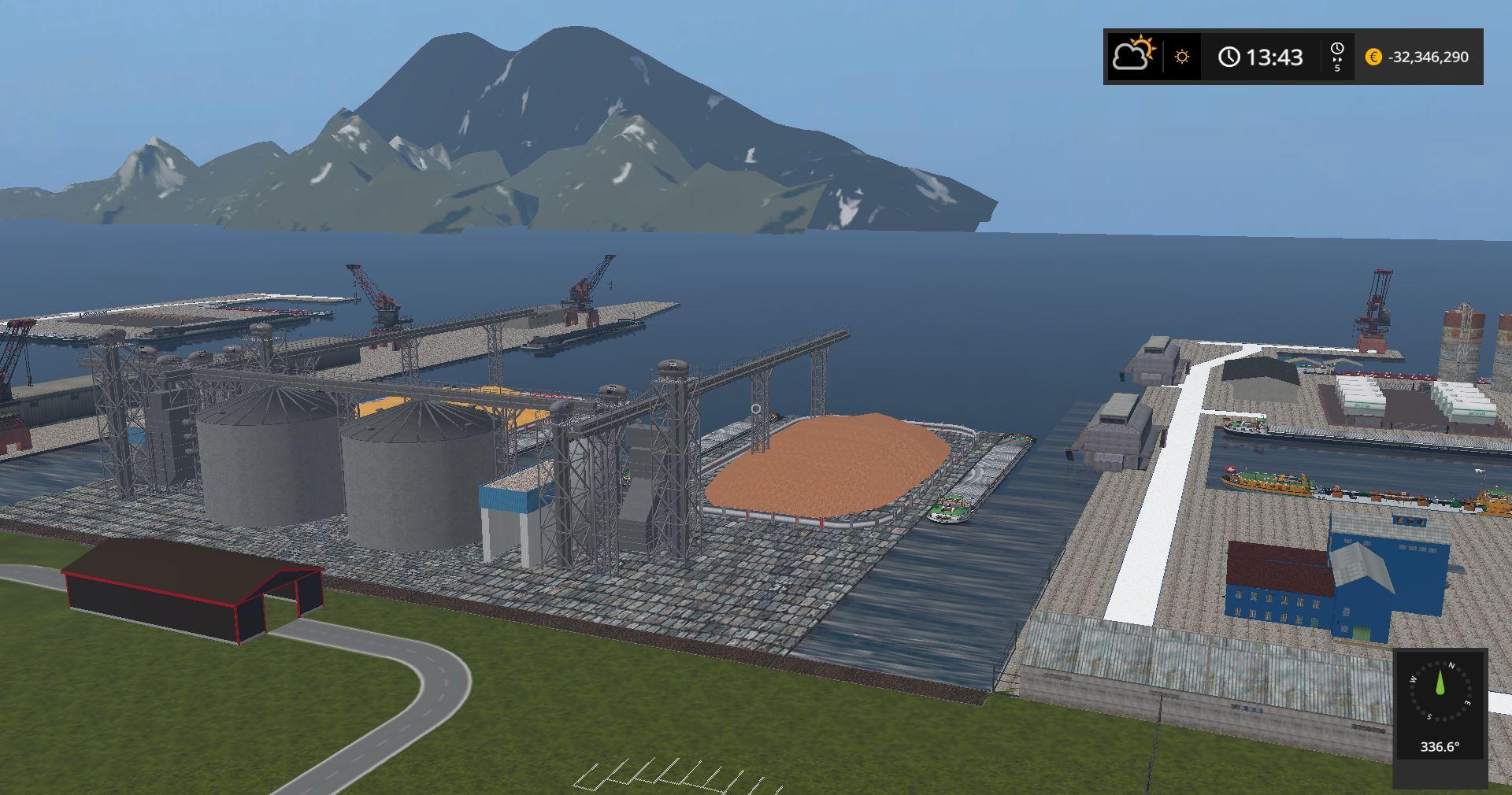Click the cloudy-sun weather forecast icon
Screen dimensions: 1512x795
[x=1133, y=55]
